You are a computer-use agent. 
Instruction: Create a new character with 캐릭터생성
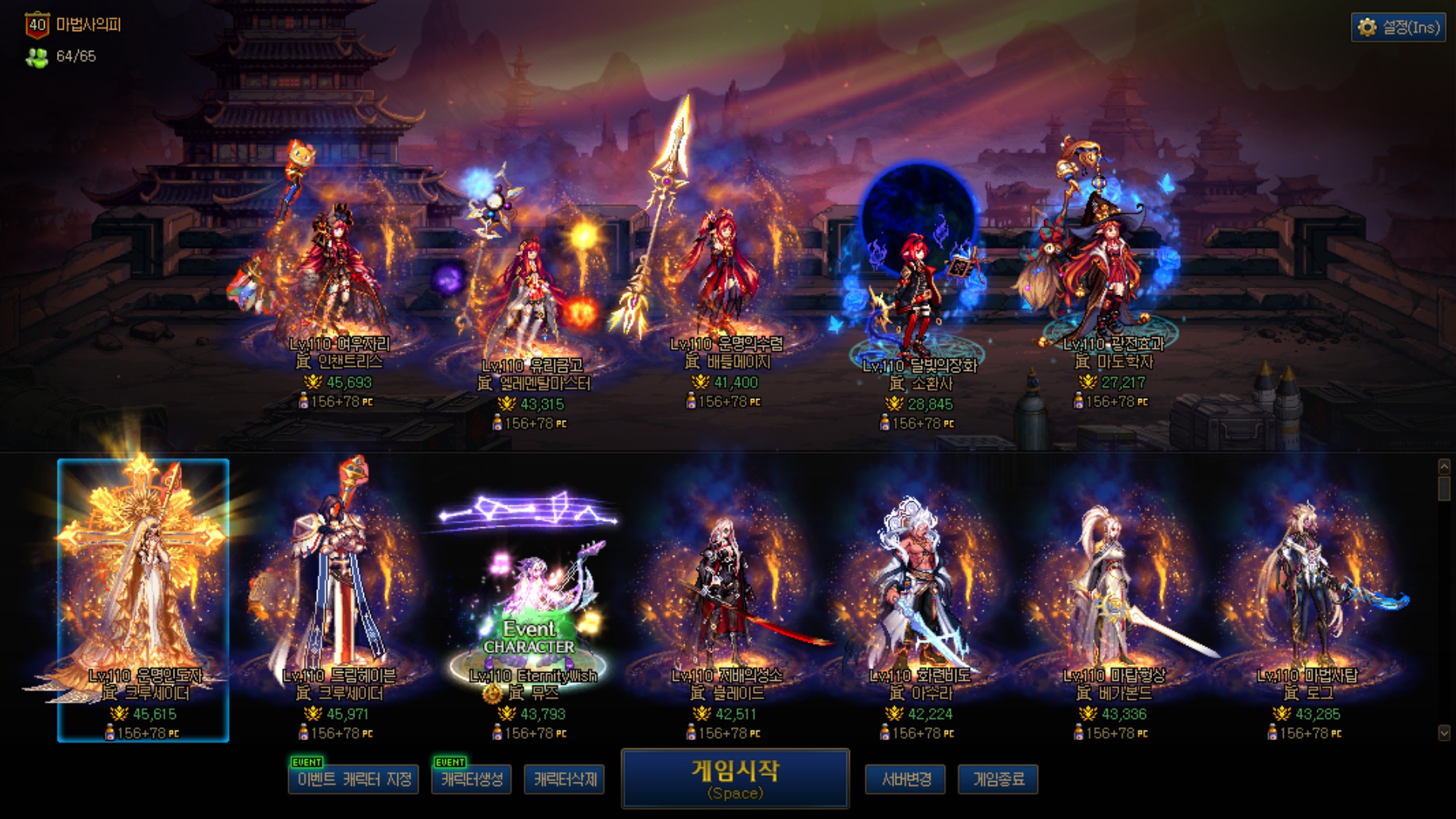tap(472, 779)
